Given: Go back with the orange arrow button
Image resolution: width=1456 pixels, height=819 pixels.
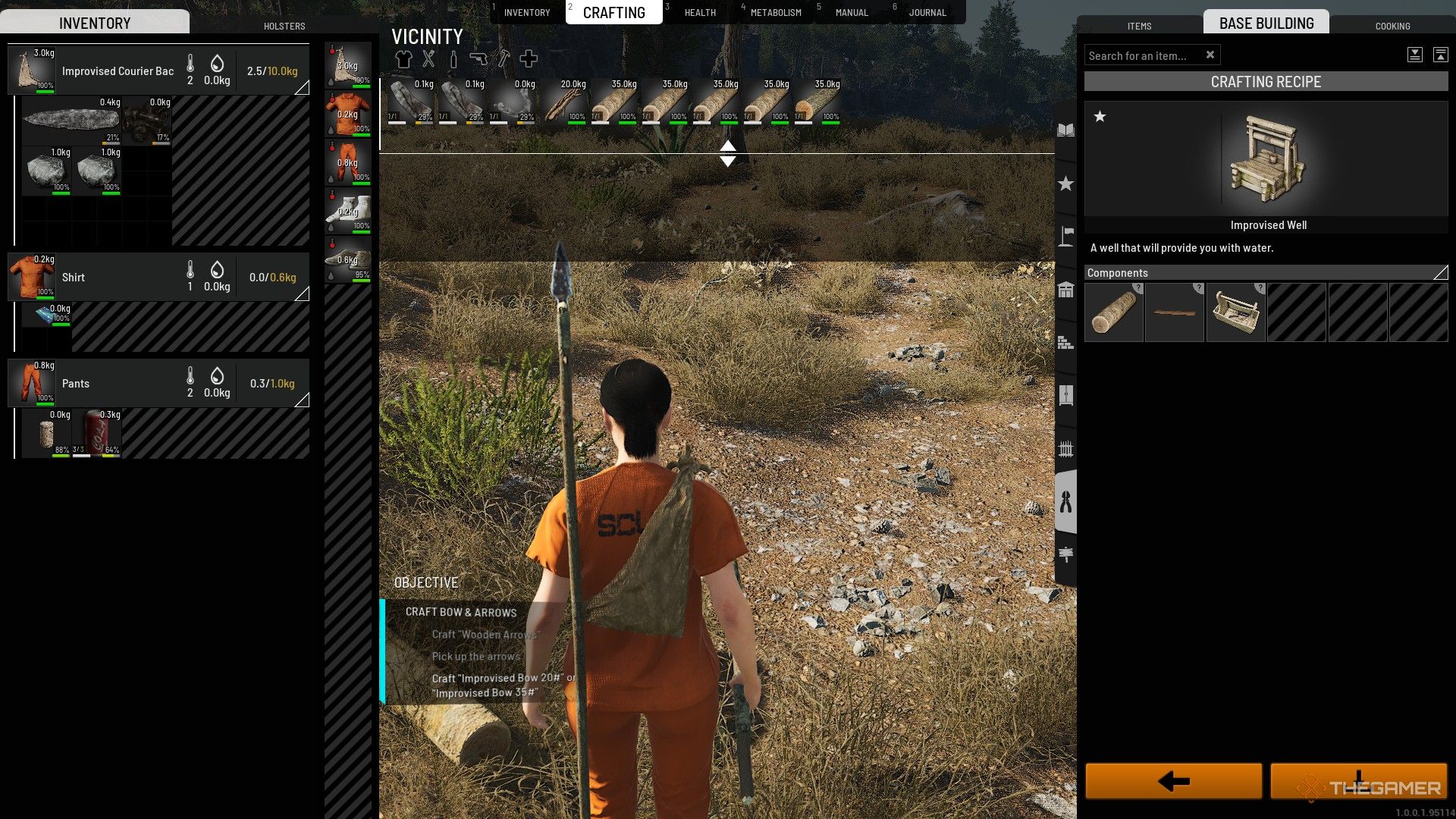Looking at the screenshot, I should (x=1173, y=781).
